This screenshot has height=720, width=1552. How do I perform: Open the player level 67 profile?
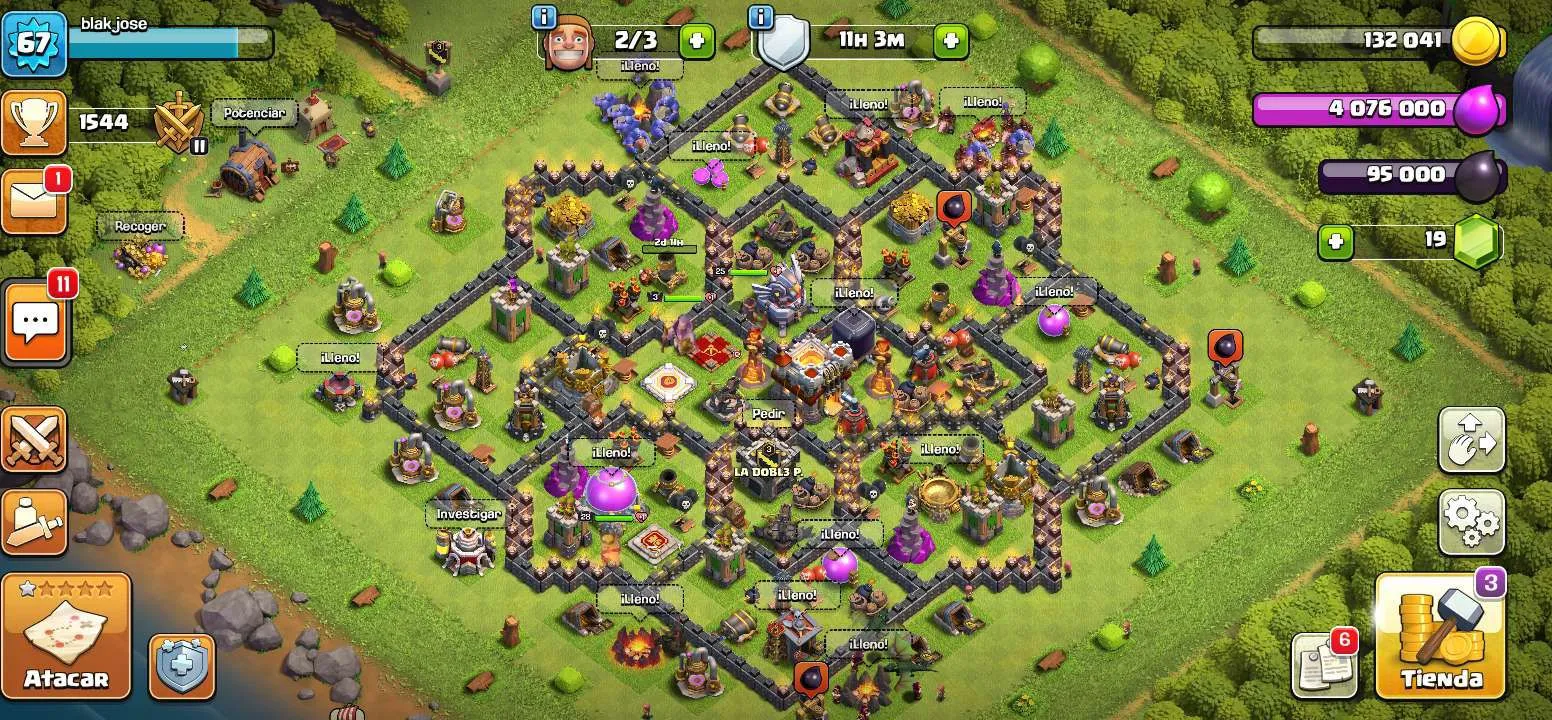pos(34,42)
